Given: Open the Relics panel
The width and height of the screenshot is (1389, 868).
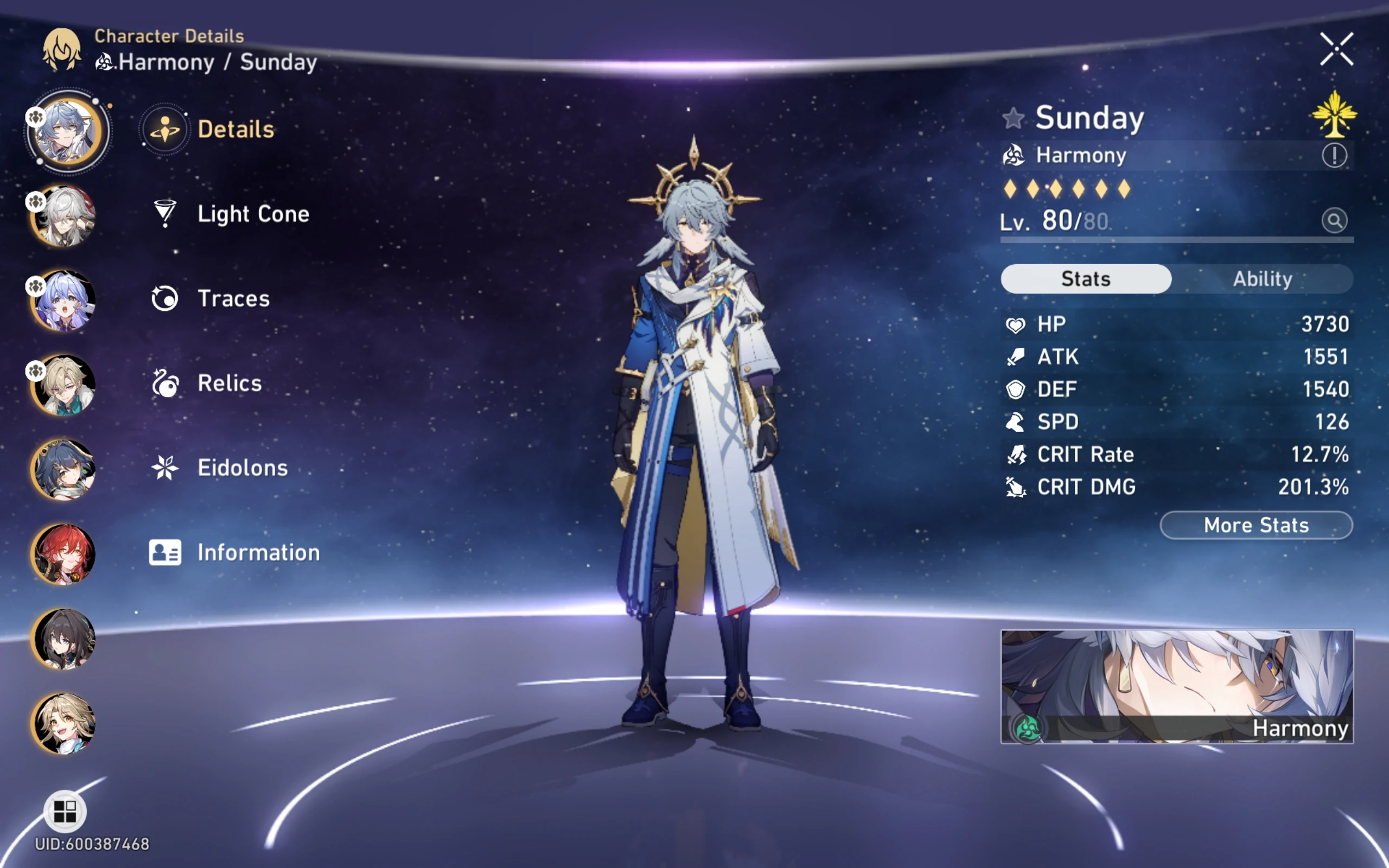Looking at the screenshot, I should pos(229,383).
